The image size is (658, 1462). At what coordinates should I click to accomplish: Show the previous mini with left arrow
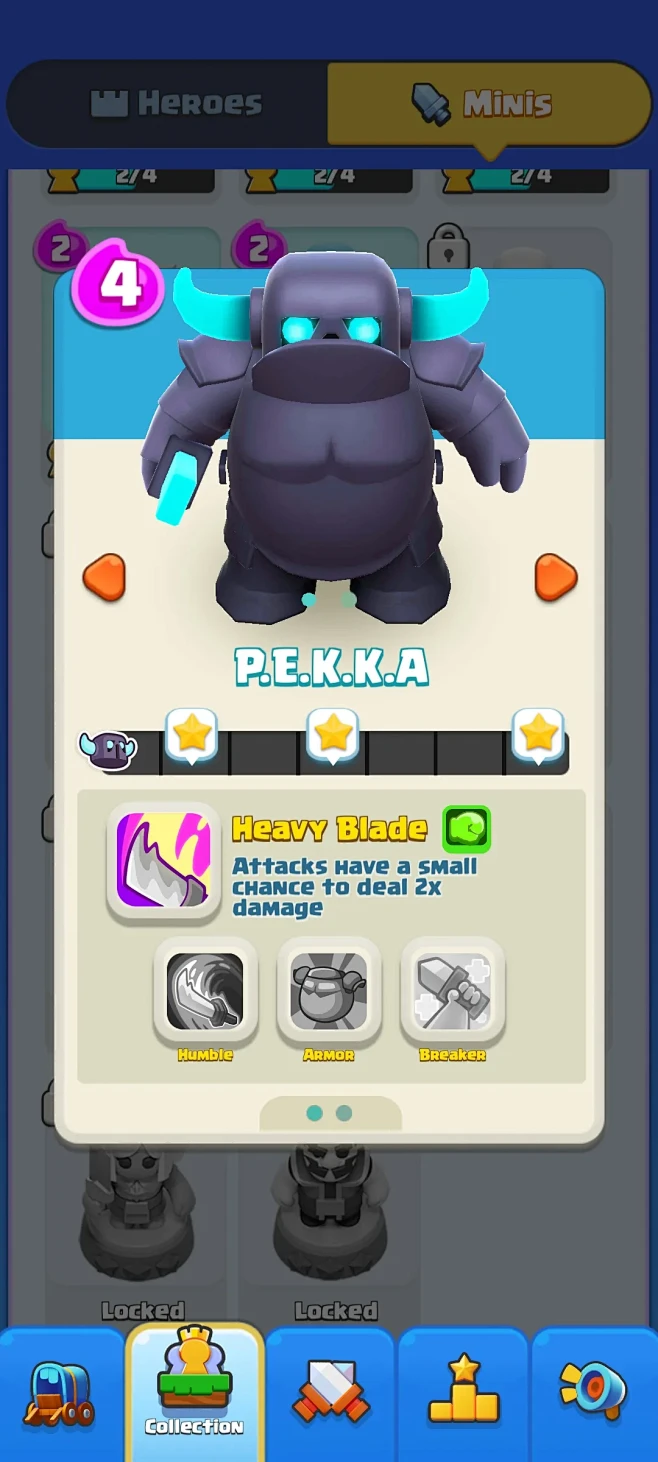tap(104, 578)
